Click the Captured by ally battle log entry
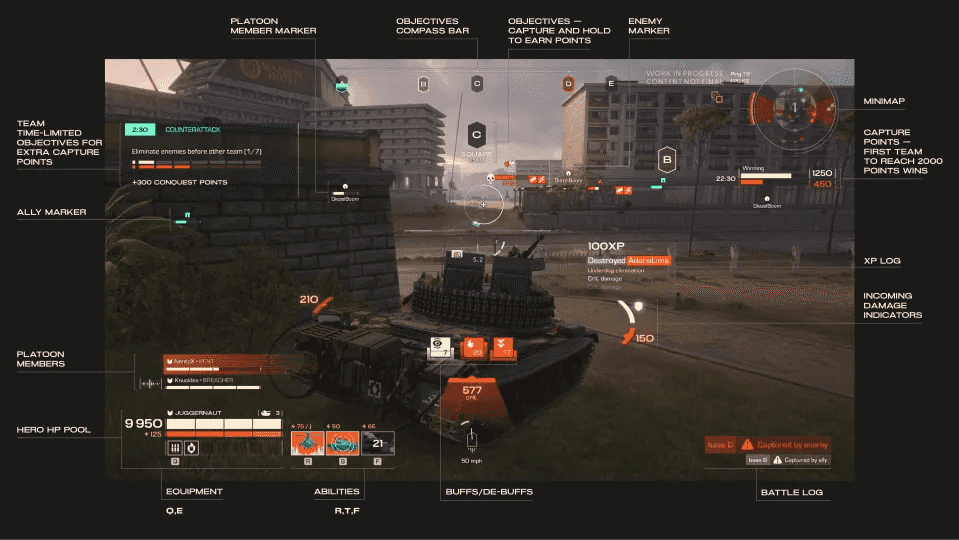The image size is (959, 540). 788,460
